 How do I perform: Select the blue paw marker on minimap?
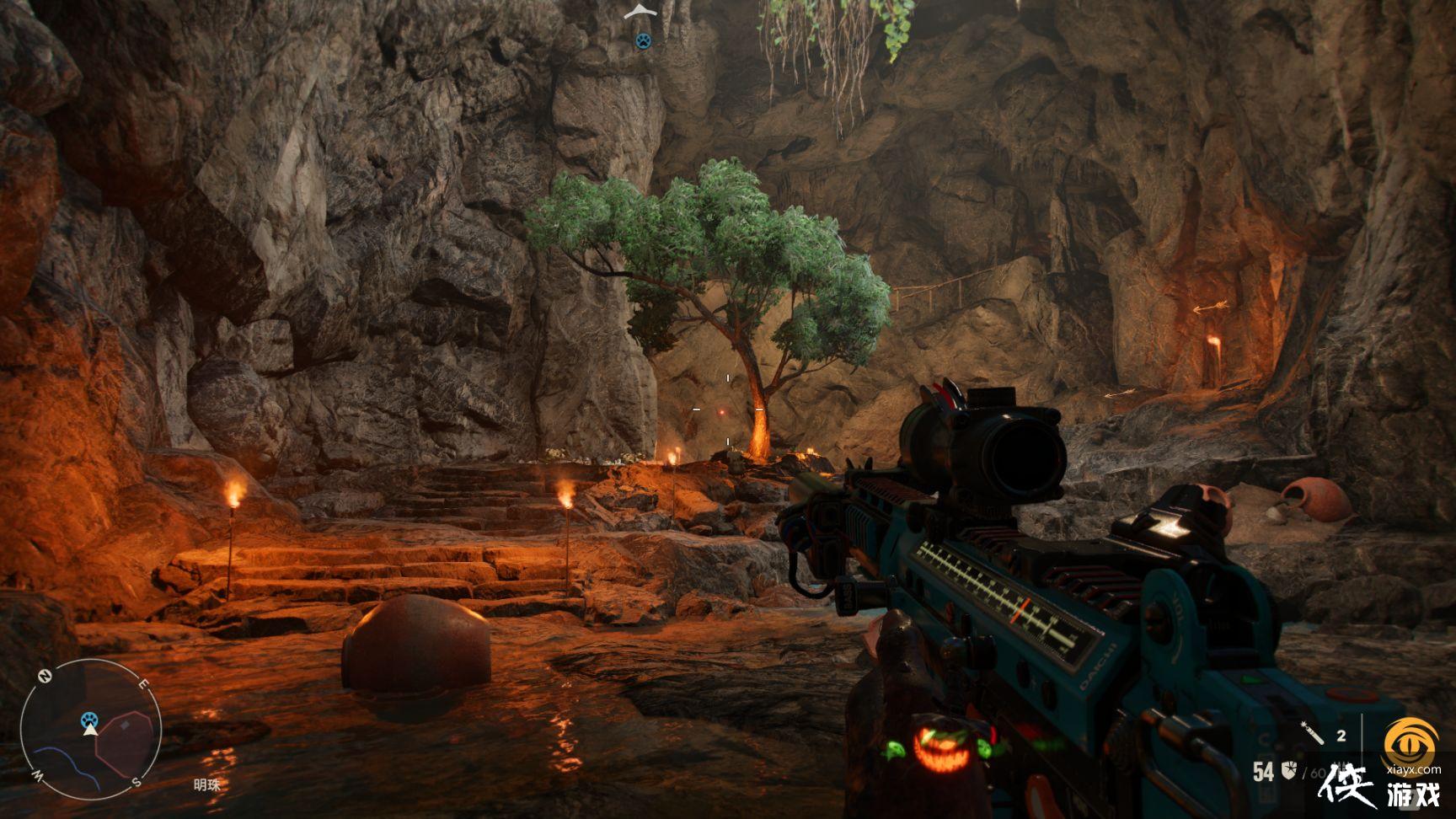(x=90, y=719)
